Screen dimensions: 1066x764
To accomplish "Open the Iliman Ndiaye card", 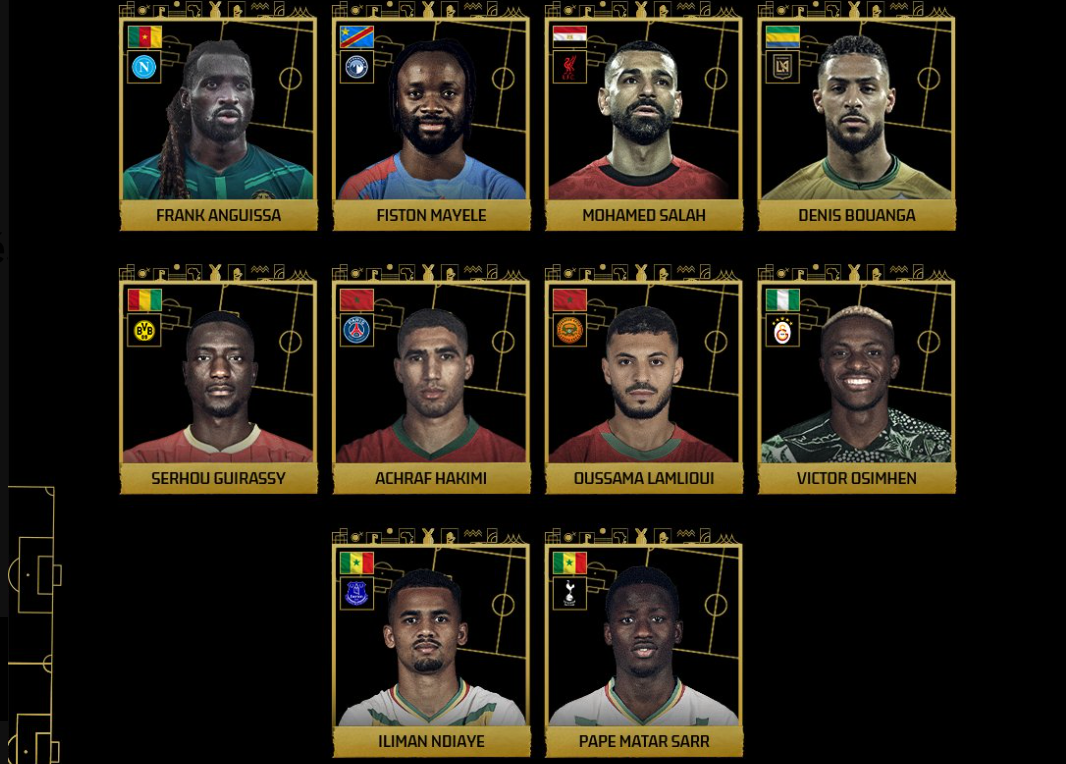I will 431,646.
